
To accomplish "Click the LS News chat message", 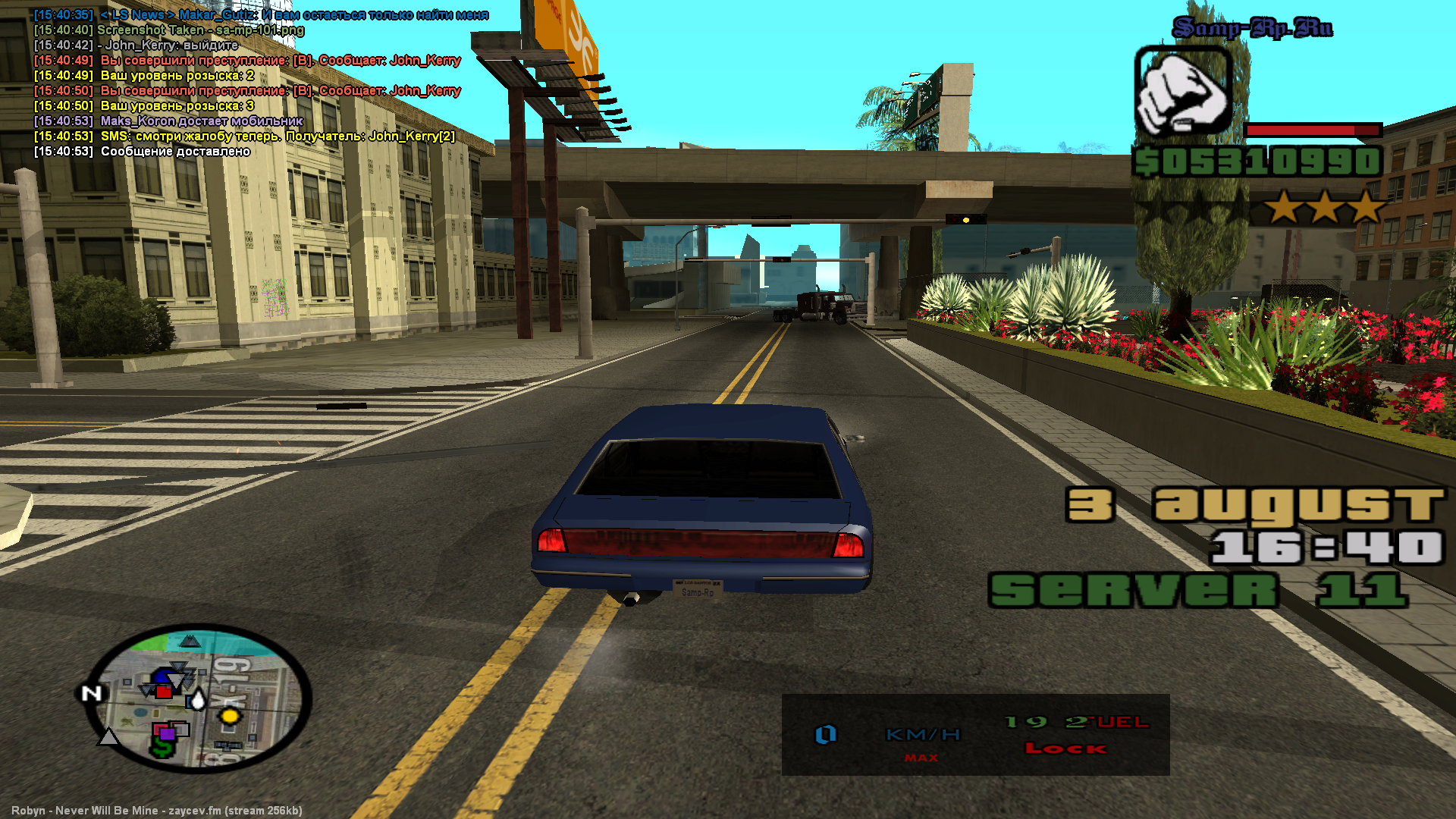I will pyautogui.click(x=294, y=15).
